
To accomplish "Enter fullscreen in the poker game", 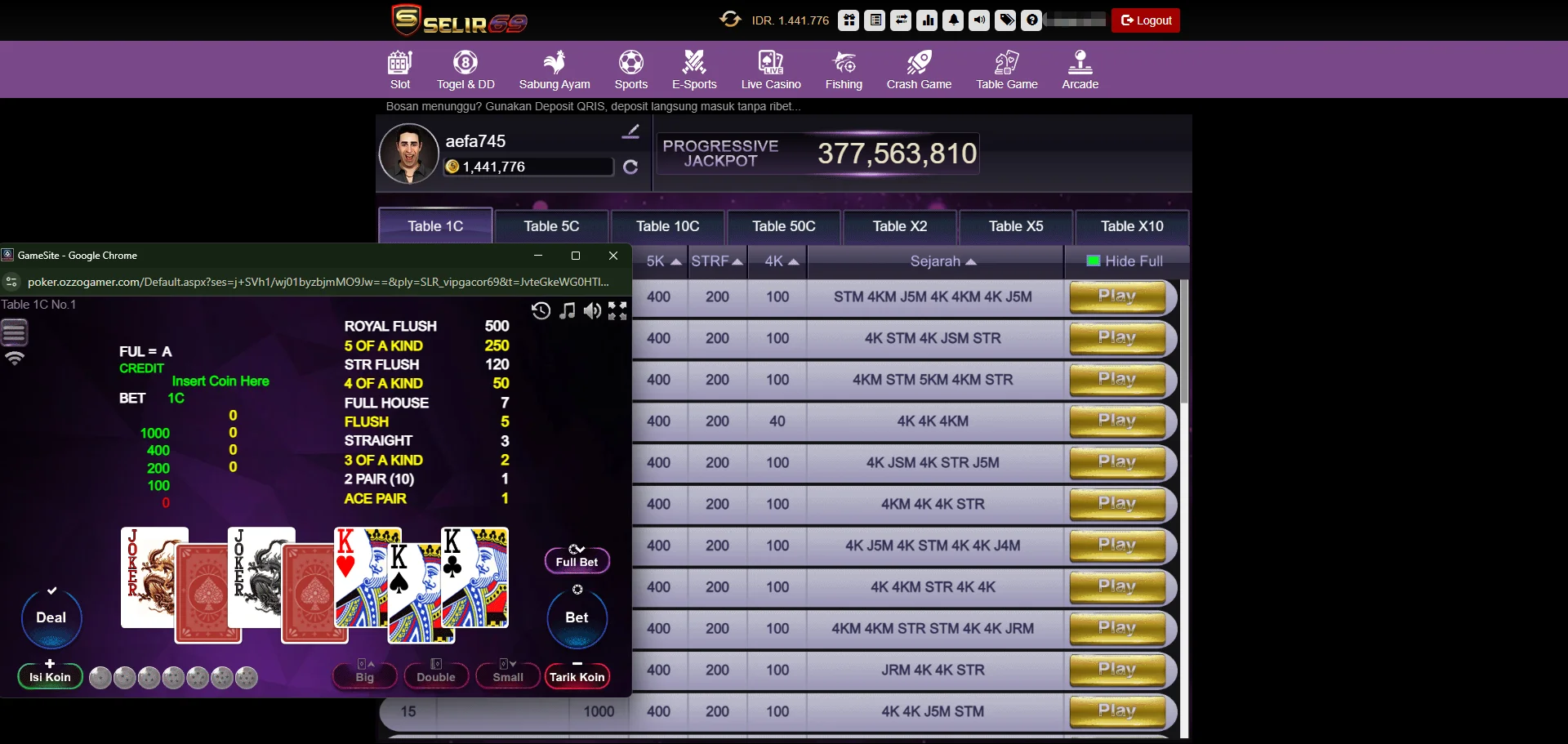I will 617,311.
